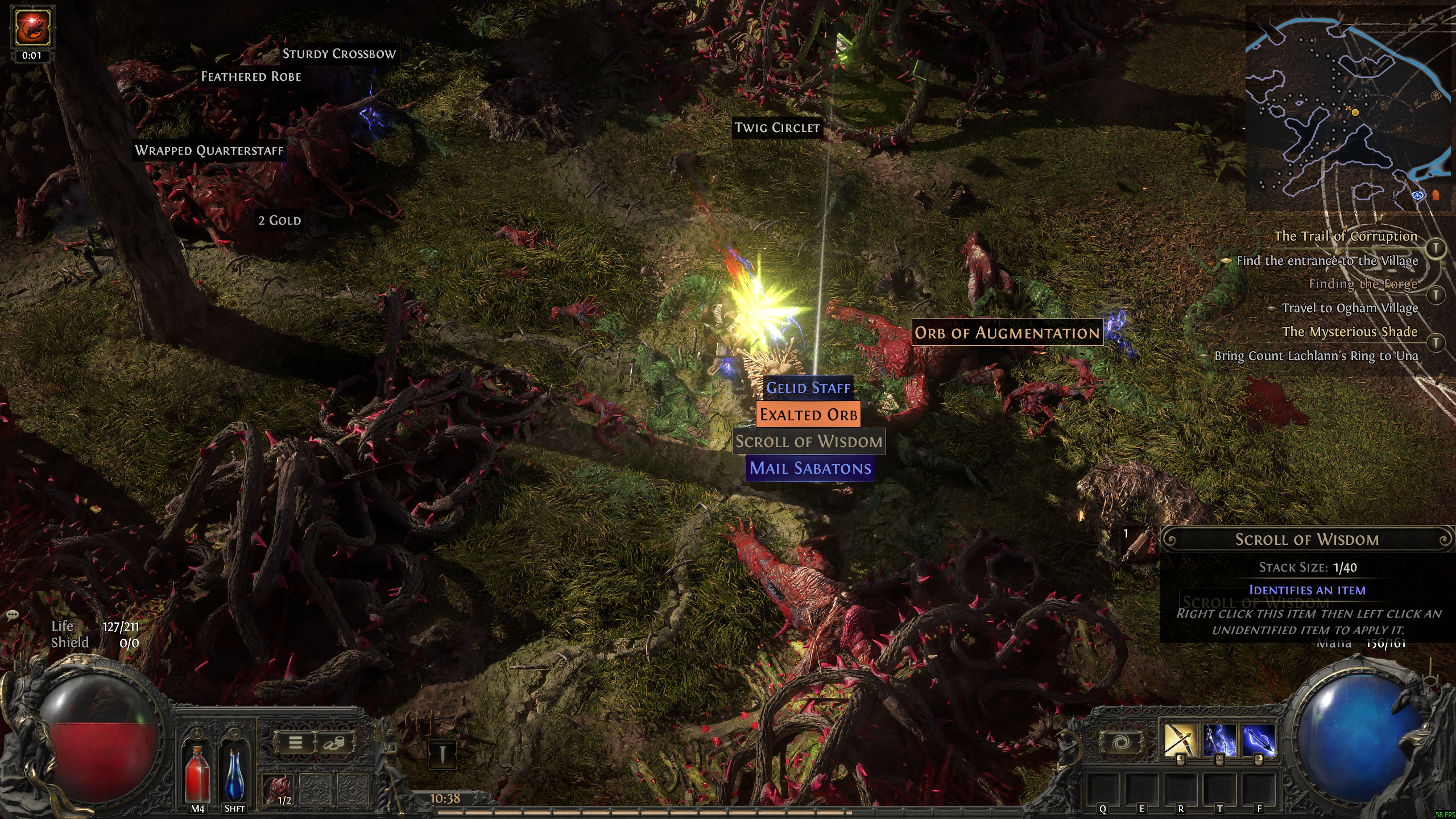Screen dimensions: 1456x819
Task: Select the Sturdy Crossbow loot label
Action: click(x=339, y=54)
